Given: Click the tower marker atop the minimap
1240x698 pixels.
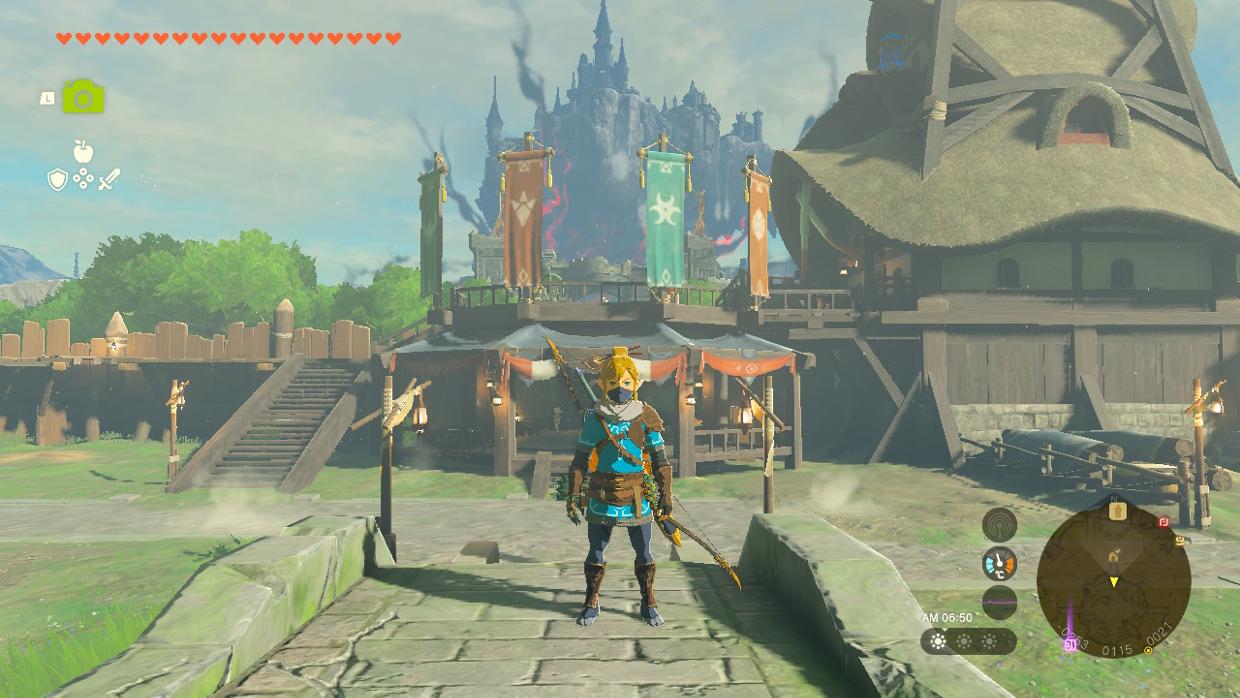Looking at the screenshot, I should click(1117, 511).
